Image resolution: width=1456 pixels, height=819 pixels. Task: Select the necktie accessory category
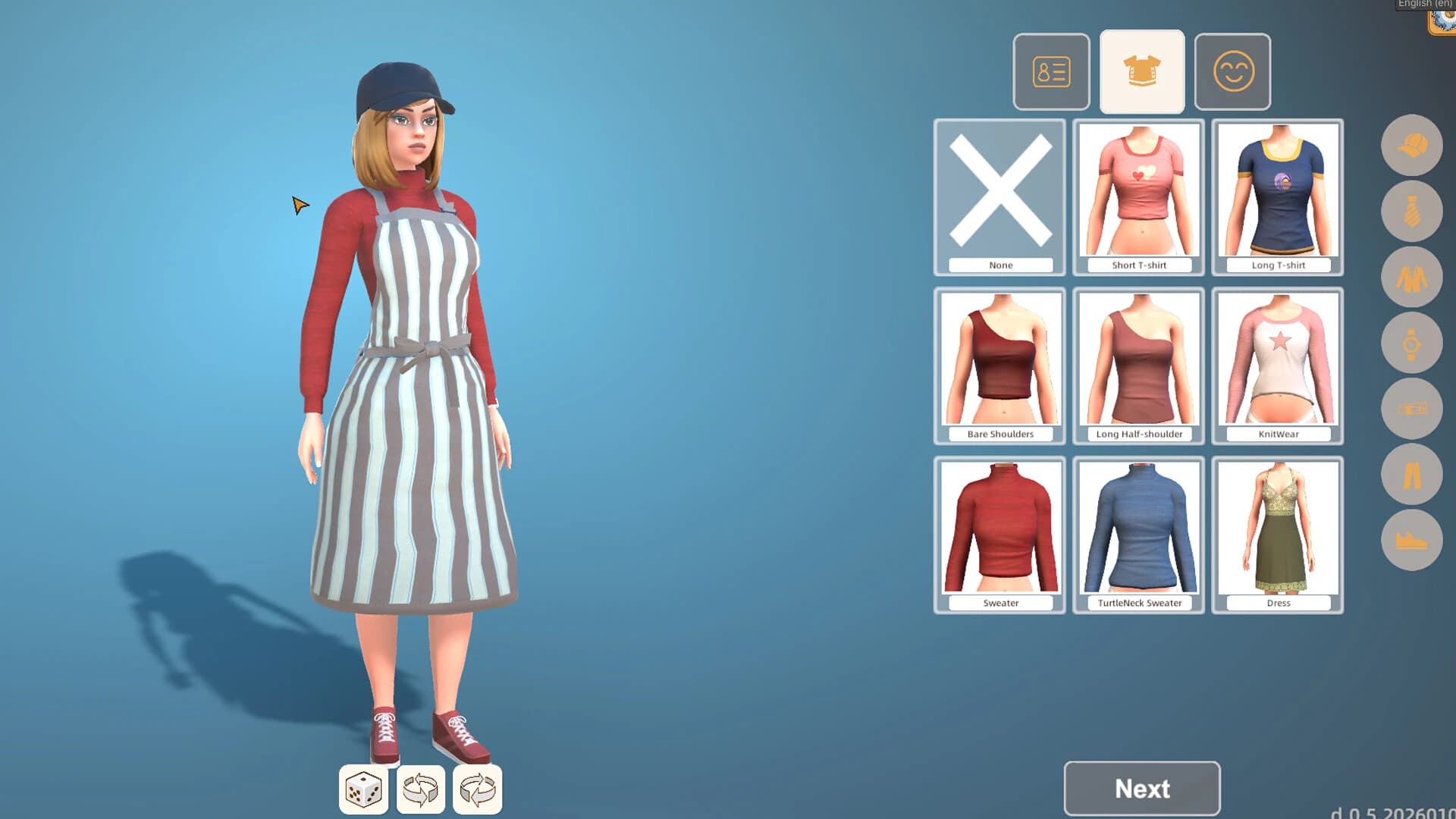pos(1412,211)
